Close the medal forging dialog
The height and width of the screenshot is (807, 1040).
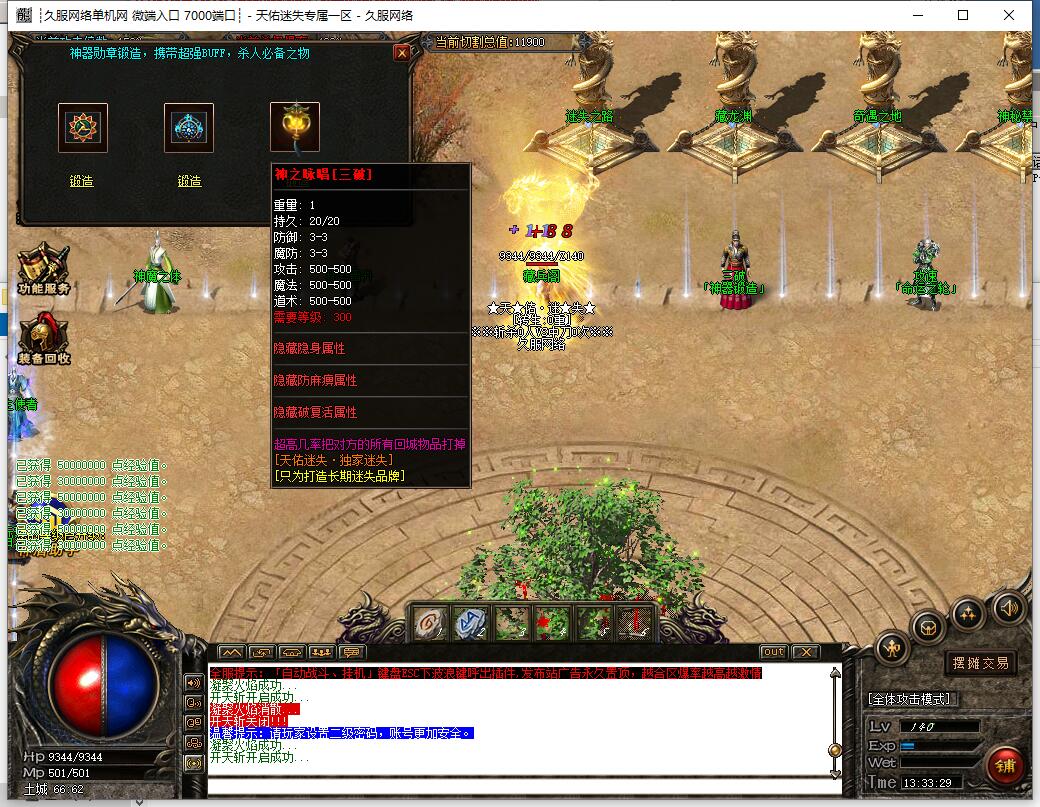pos(402,53)
